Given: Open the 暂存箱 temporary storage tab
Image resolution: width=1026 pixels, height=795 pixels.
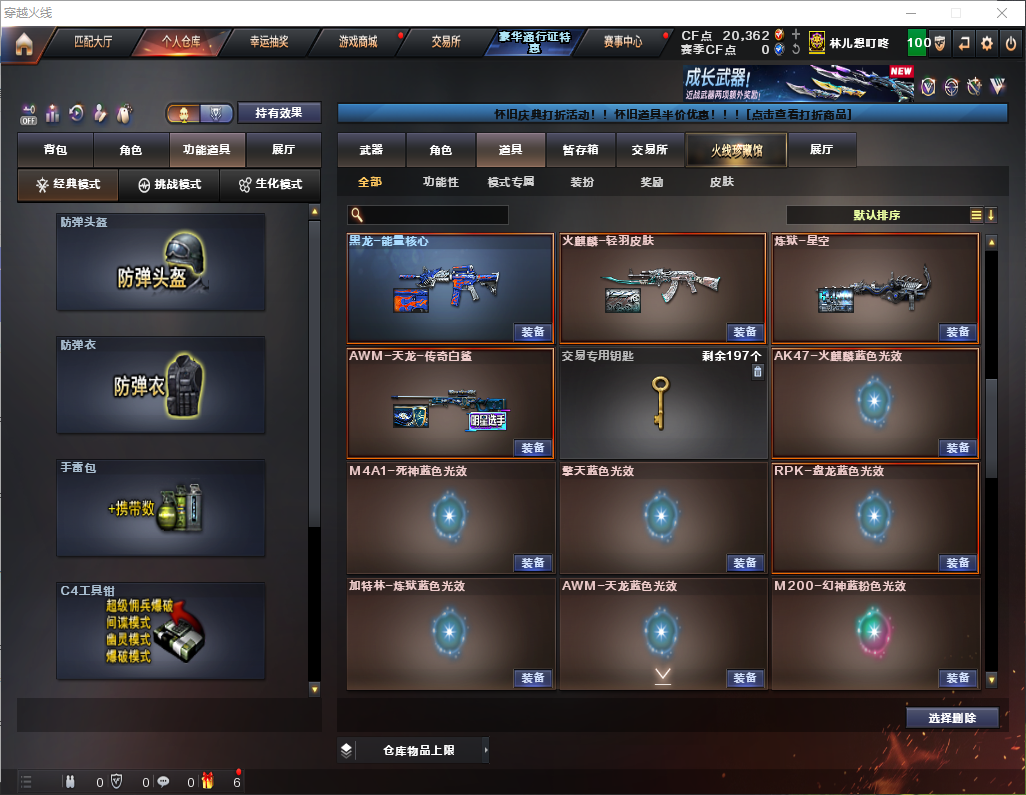Looking at the screenshot, I should click(580, 150).
